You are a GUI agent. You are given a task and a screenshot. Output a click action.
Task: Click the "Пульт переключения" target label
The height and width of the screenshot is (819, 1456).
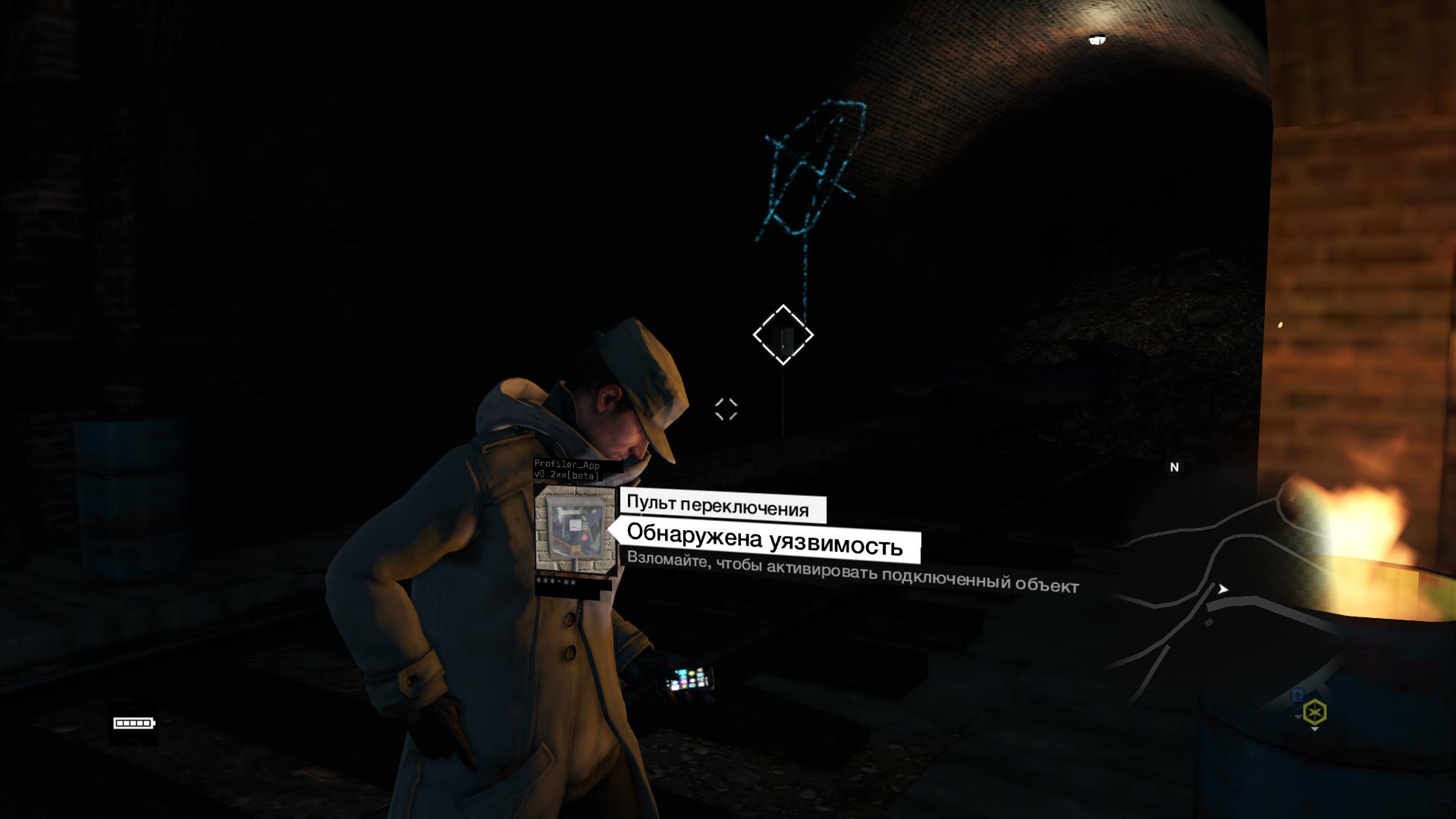click(x=717, y=507)
